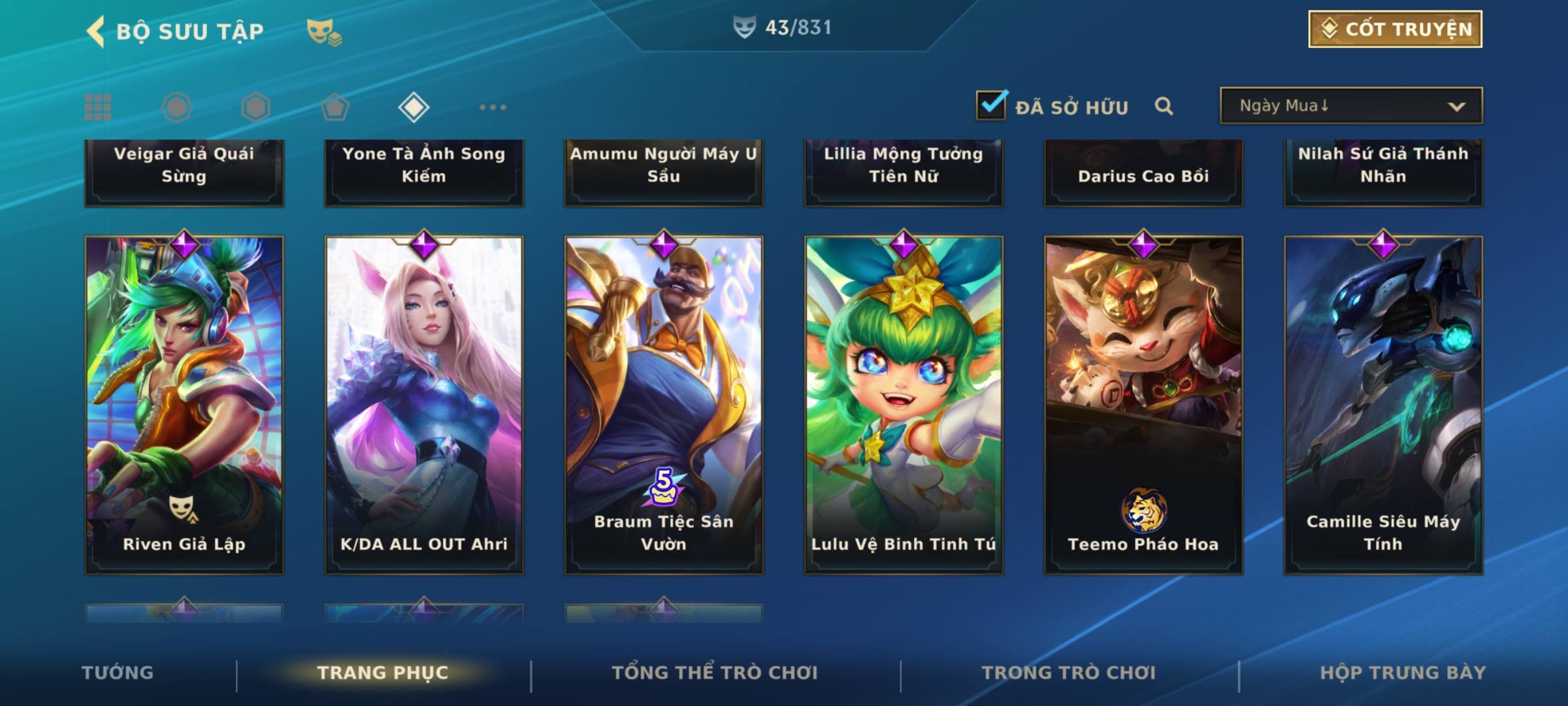Select the Teemo Pháo Hoa skin card
1568x706 pixels.
coord(1143,405)
